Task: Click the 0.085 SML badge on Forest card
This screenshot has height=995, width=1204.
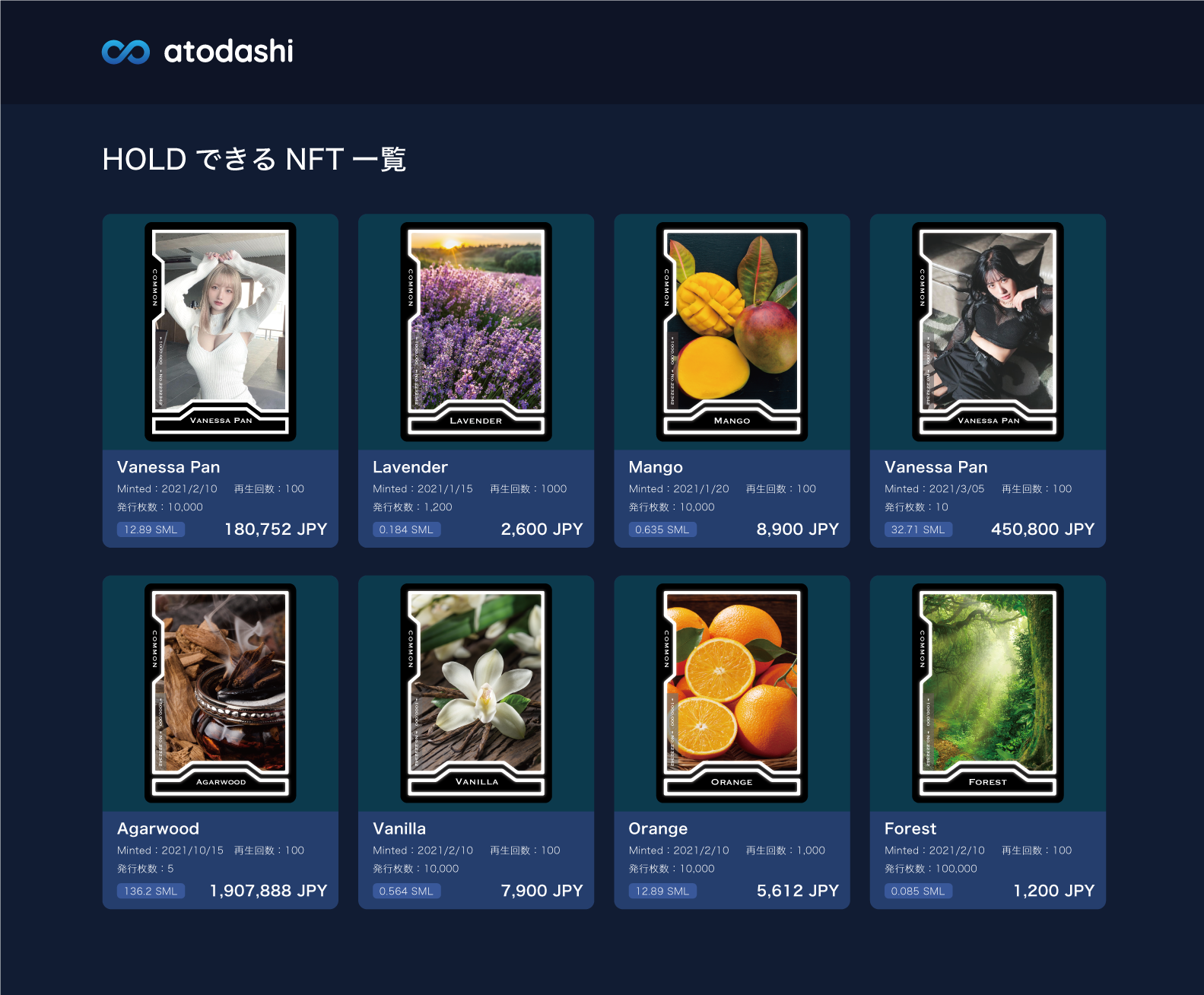Action: [x=917, y=890]
